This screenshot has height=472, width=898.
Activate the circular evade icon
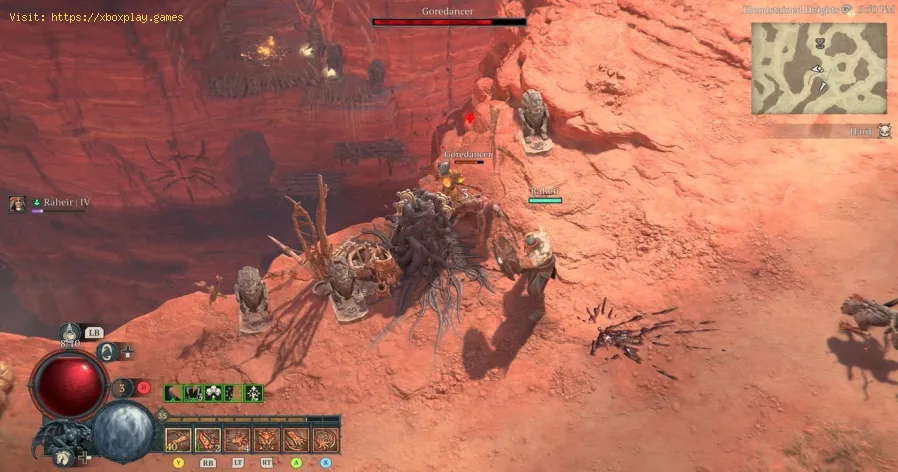click(107, 352)
